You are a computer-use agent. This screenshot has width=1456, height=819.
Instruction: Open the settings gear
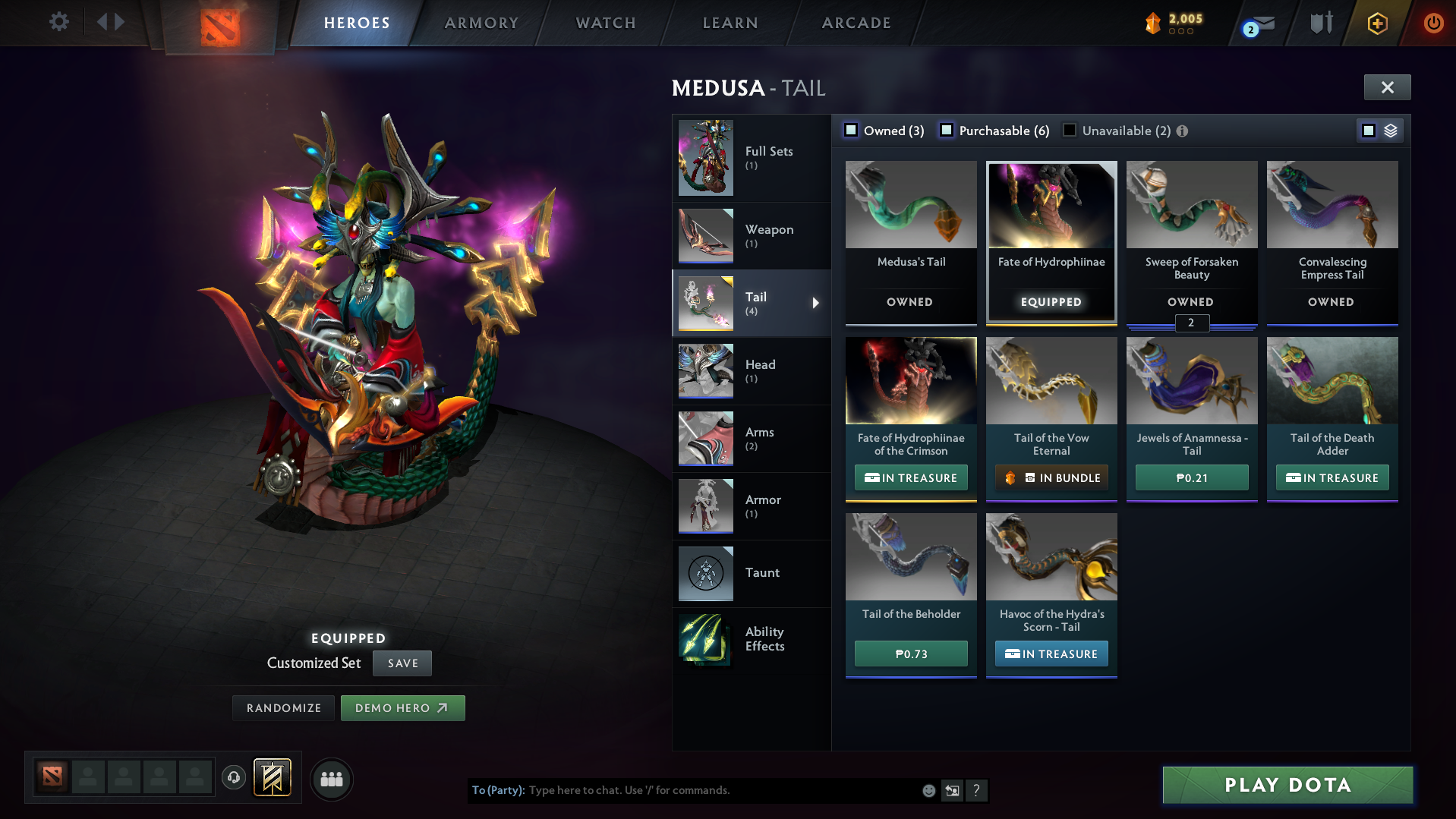coord(58,21)
